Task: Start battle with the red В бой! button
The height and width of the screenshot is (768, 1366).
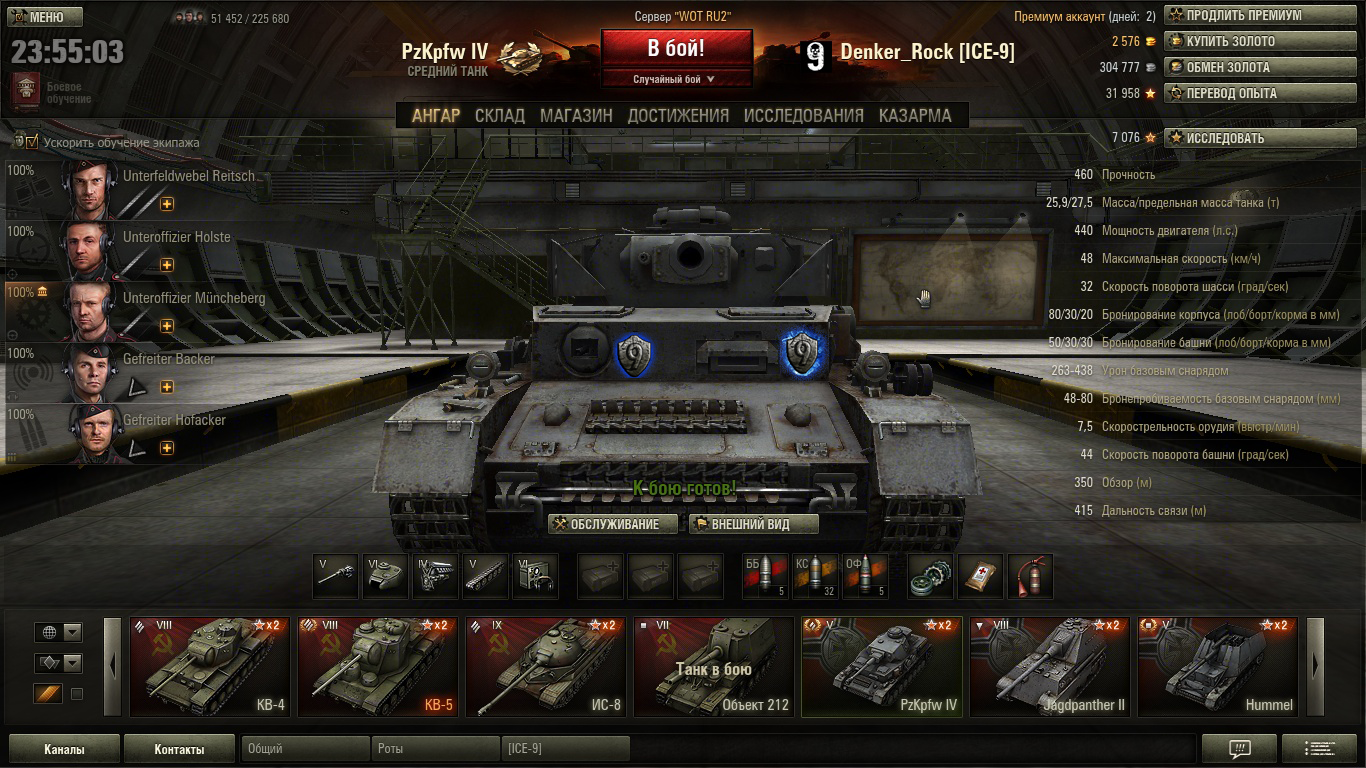Action: (676, 48)
